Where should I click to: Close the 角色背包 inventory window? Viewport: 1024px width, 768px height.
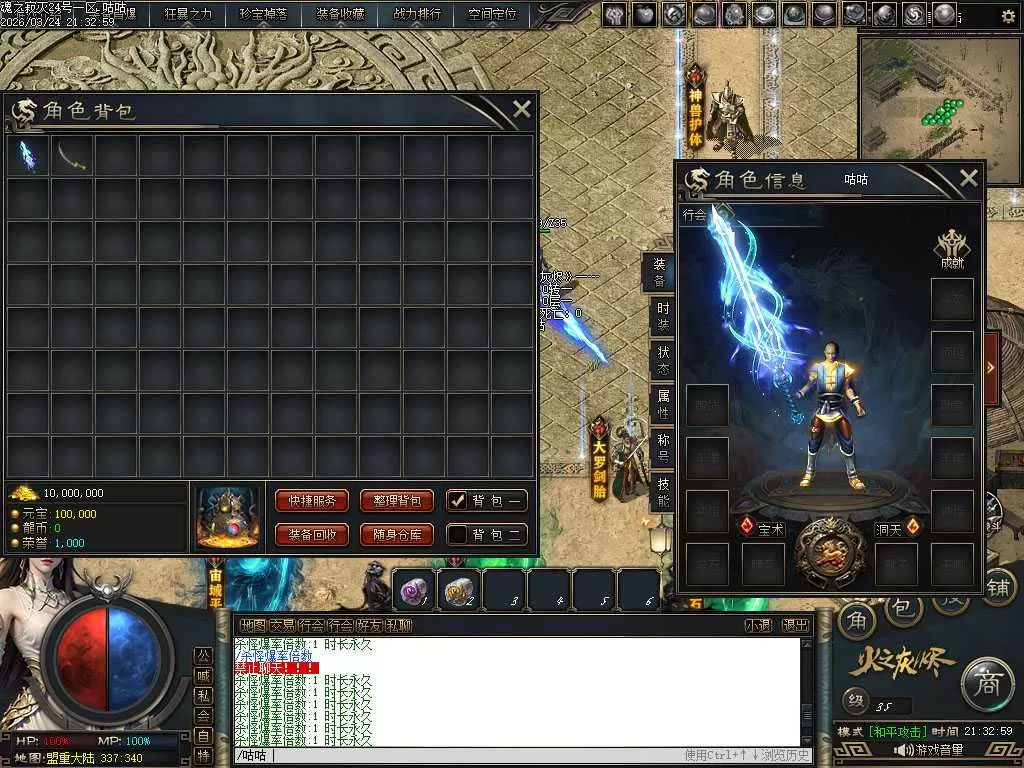tap(521, 110)
